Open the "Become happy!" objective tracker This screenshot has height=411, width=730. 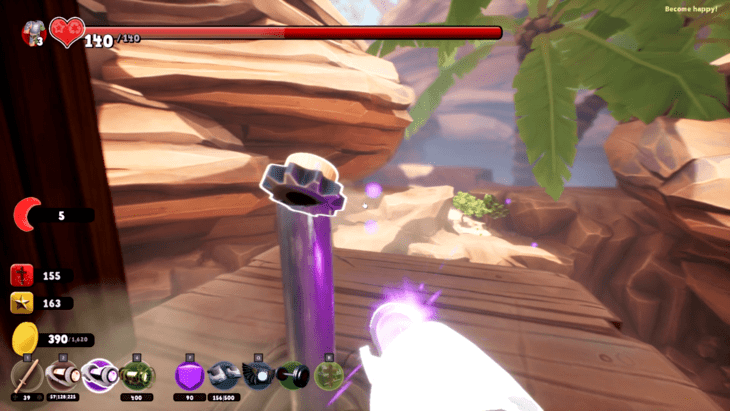[x=690, y=9]
